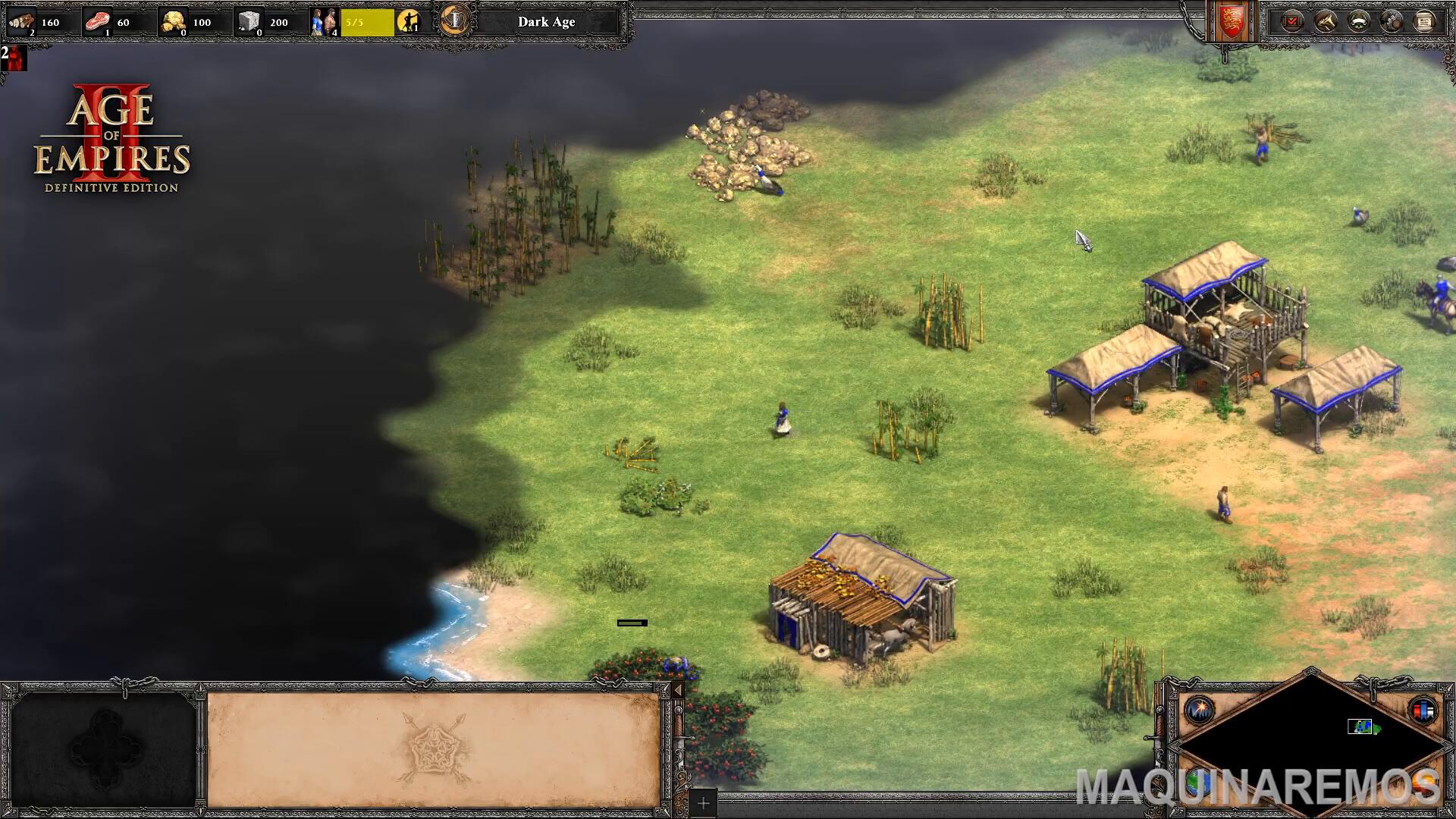1456x819 pixels.
Task: Click the gold resource icon
Action: (174, 21)
